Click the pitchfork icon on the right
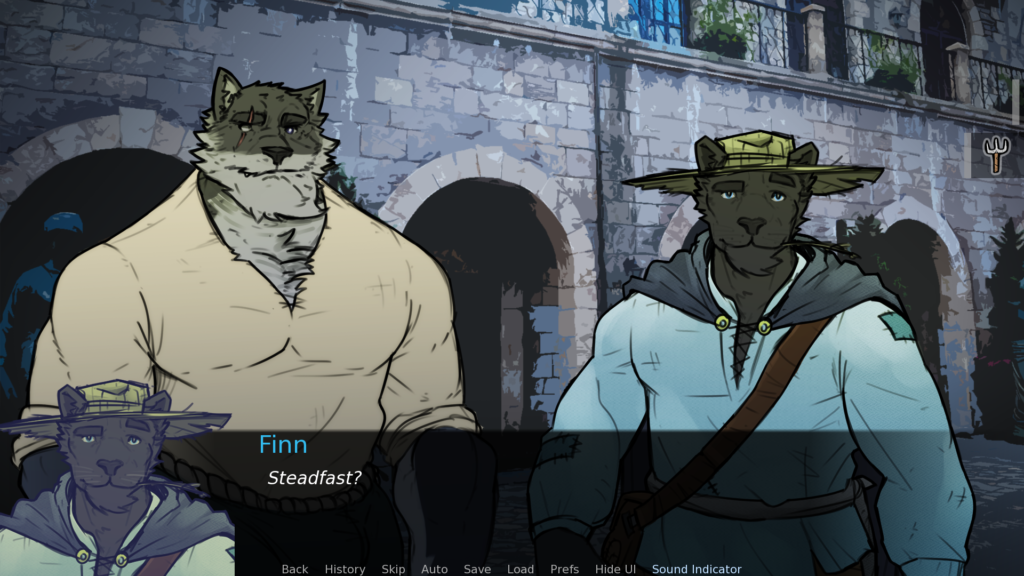The height and width of the screenshot is (576, 1024). pyautogui.click(x=997, y=155)
